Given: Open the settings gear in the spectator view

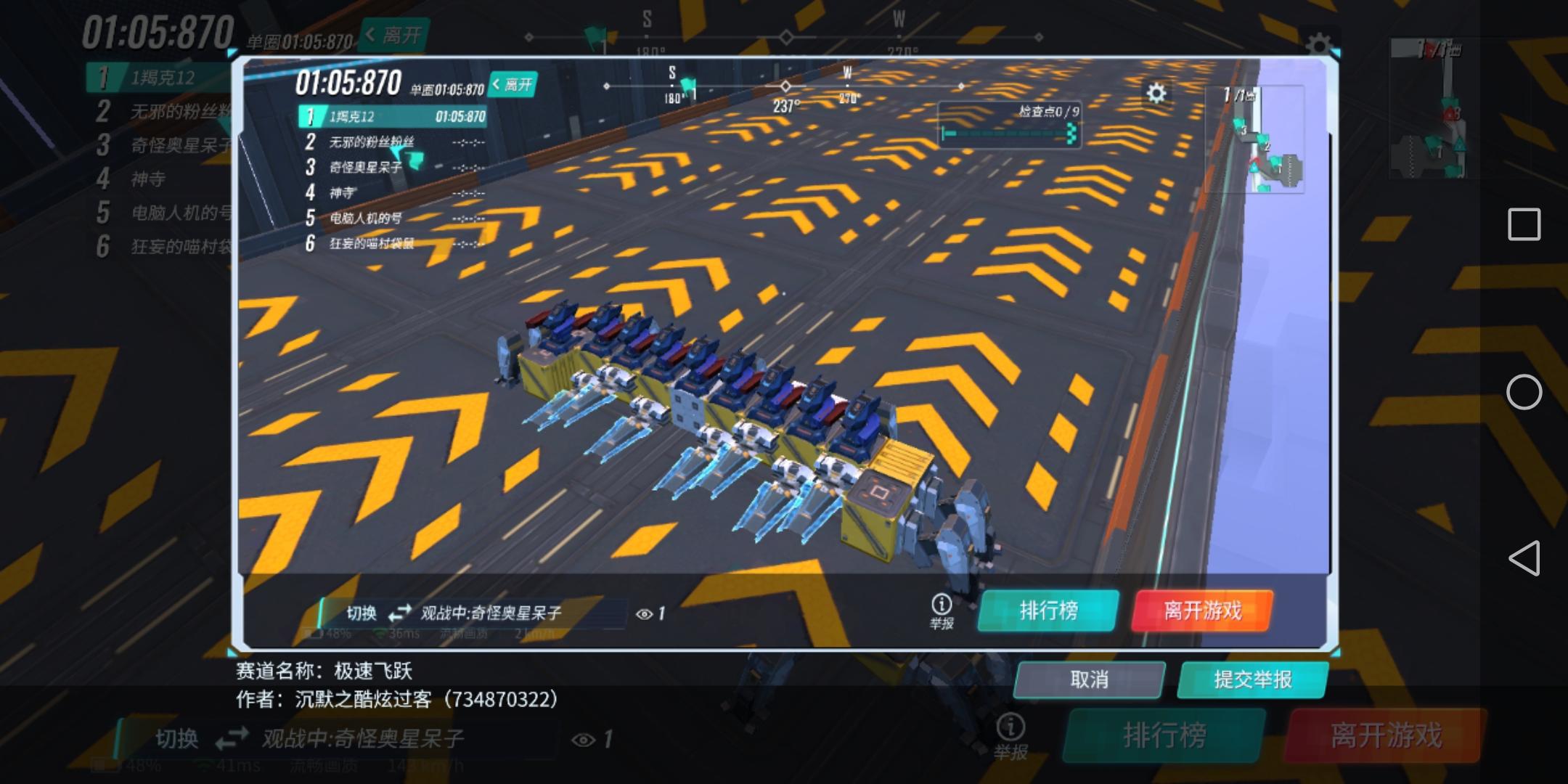Looking at the screenshot, I should click(x=1156, y=92).
